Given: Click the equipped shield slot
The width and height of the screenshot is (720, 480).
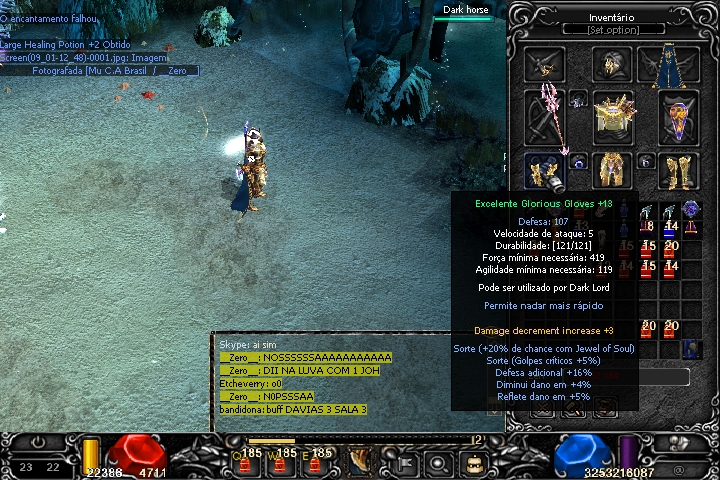Looking at the screenshot, I should pyautogui.click(x=678, y=117).
